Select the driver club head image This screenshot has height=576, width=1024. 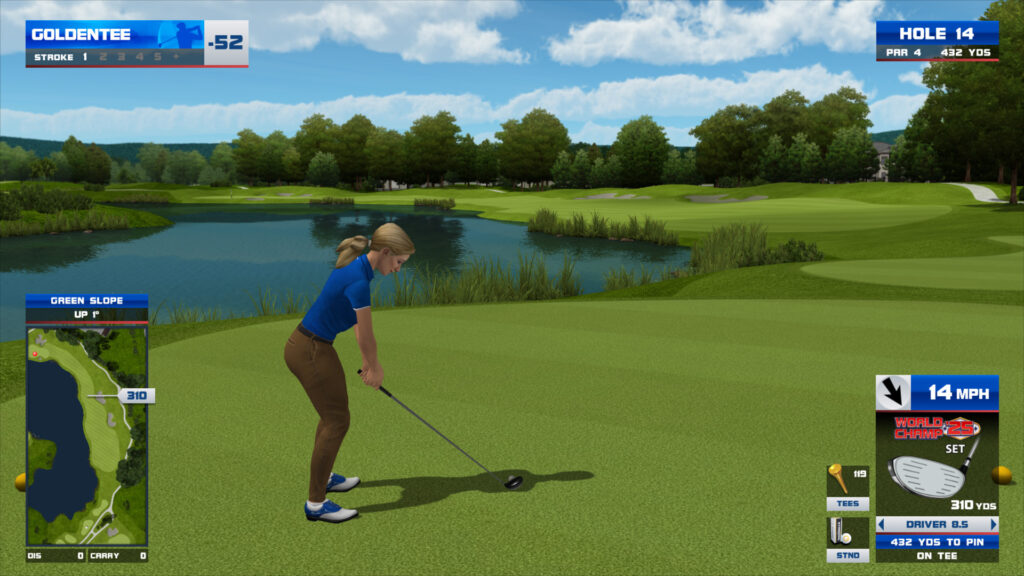(926, 476)
